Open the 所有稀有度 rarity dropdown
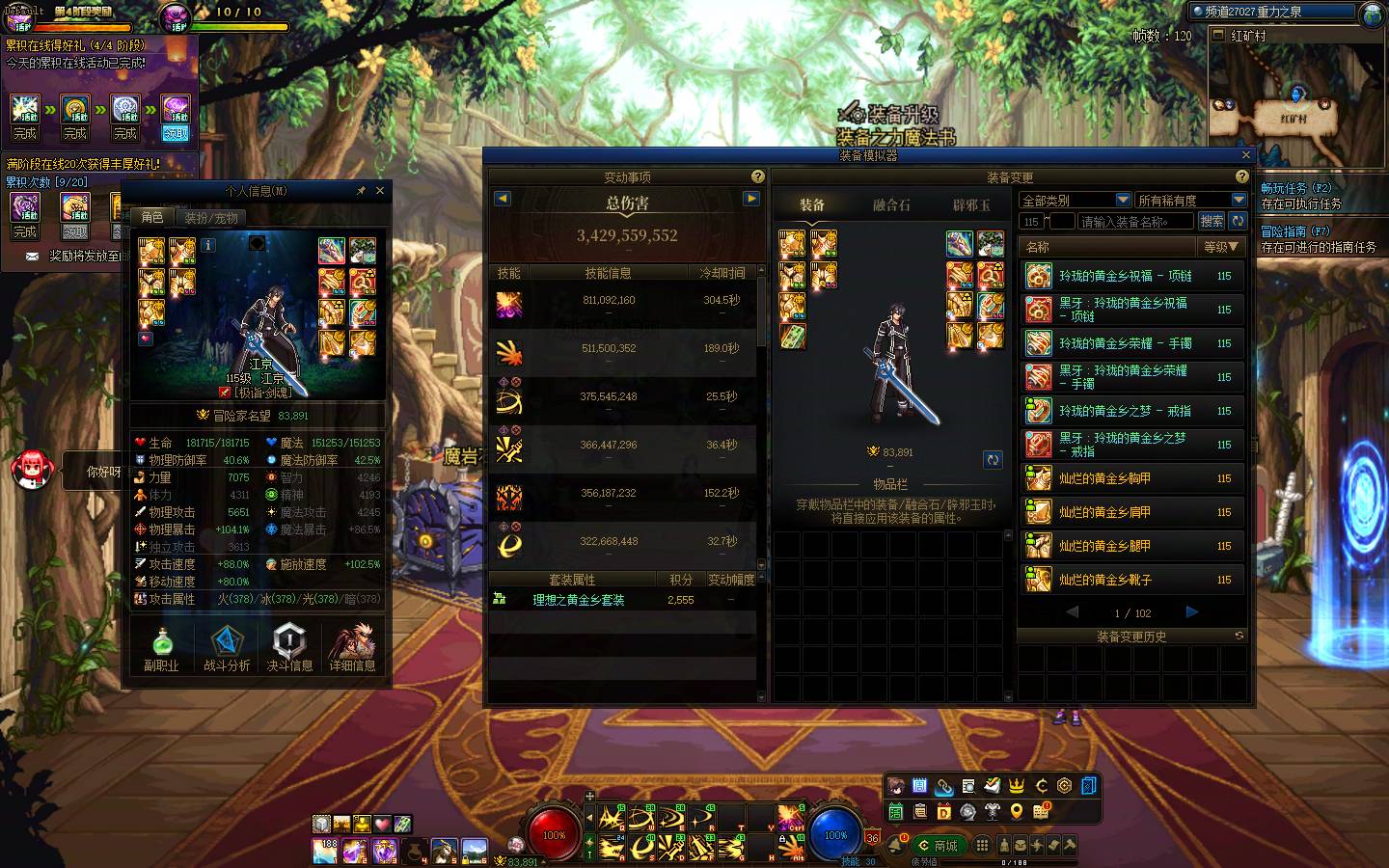This screenshot has width=1389, height=868. [x=1190, y=200]
